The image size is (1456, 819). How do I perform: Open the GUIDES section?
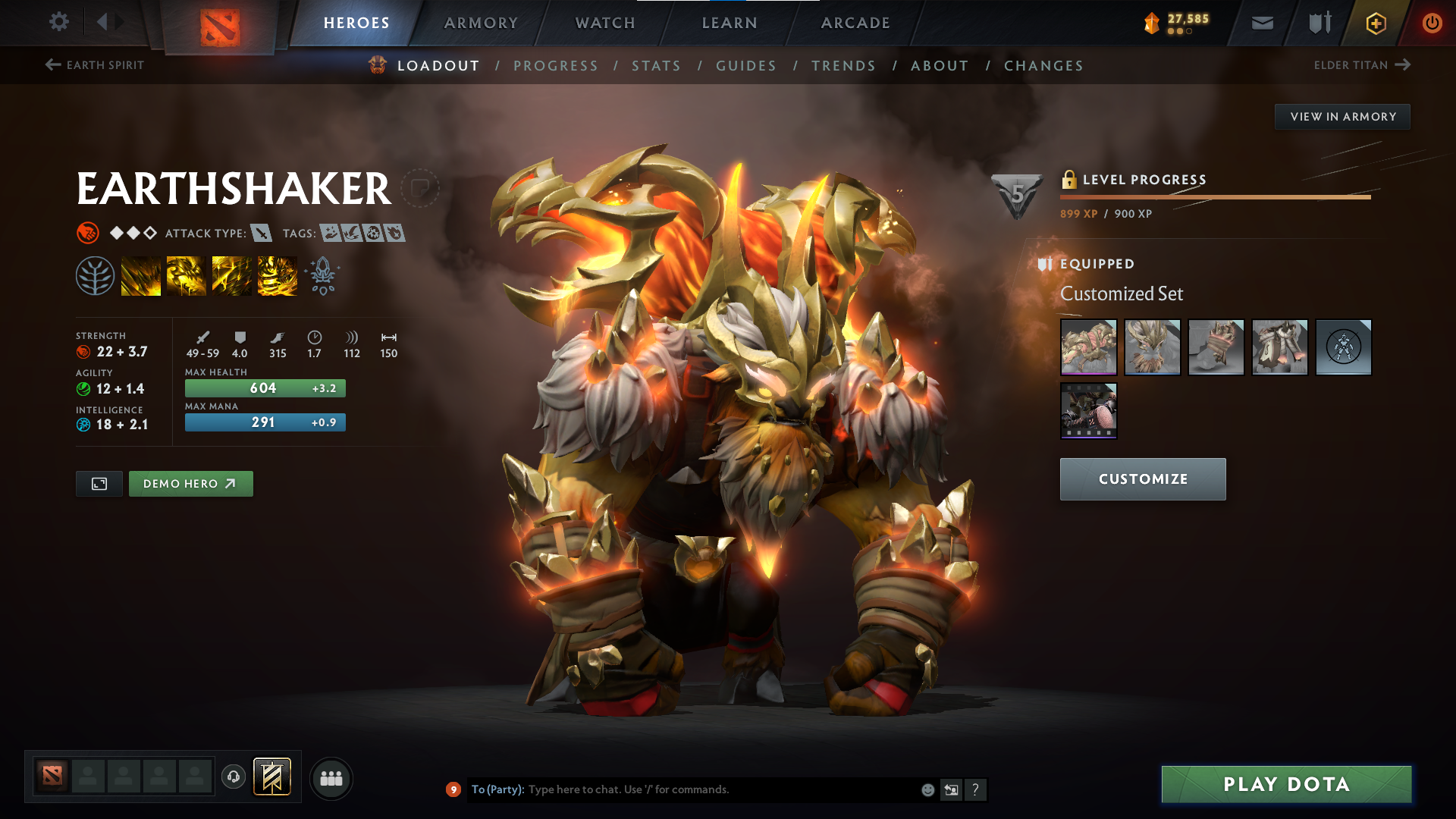[745, 65]
